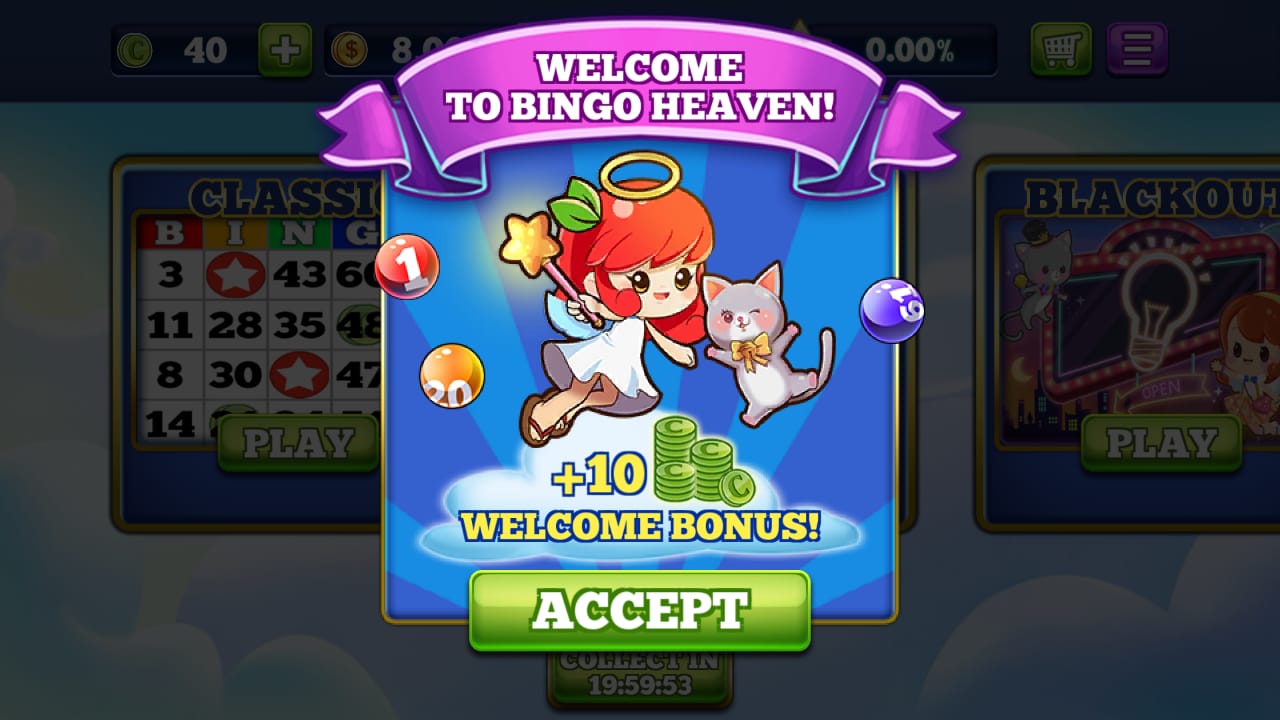
Task: Play the Classic bingo mode
Action: (x=298, y=443)
